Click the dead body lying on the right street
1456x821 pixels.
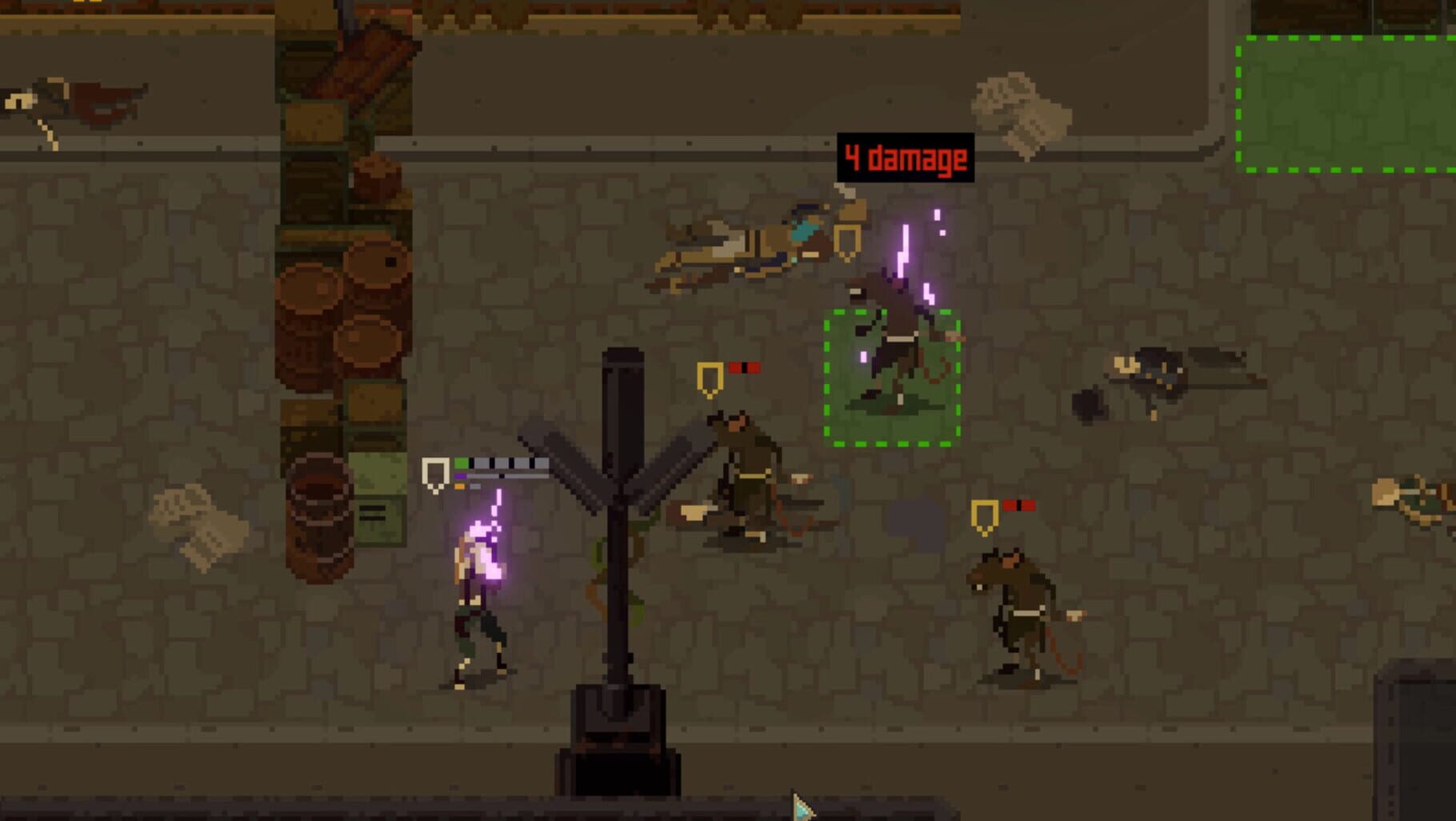click(x=1160, y=372)
